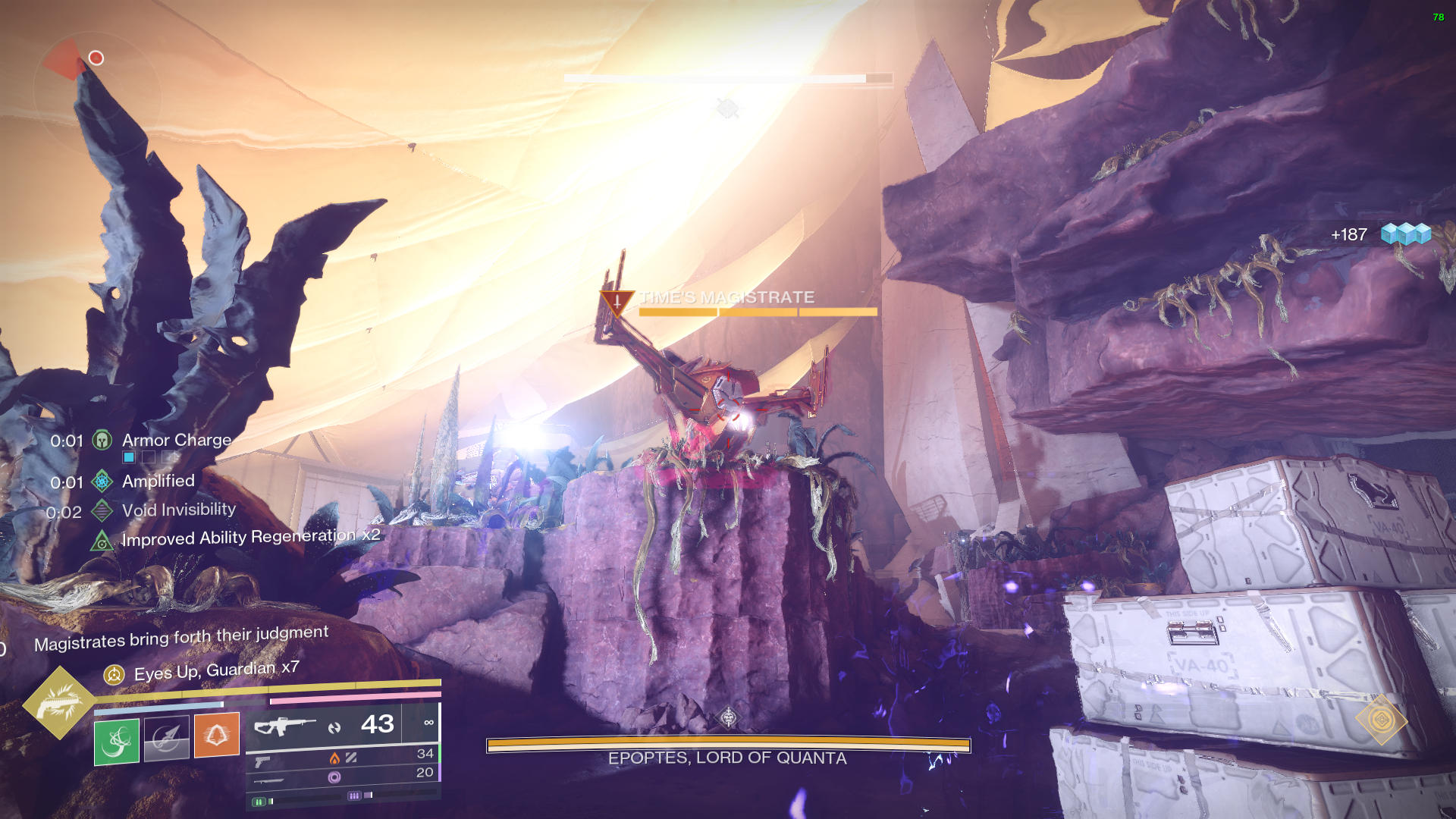Switch to the sidearm weapon row
The height and width of the screenshot is (819, 1456).
click(x=263, y=761)
